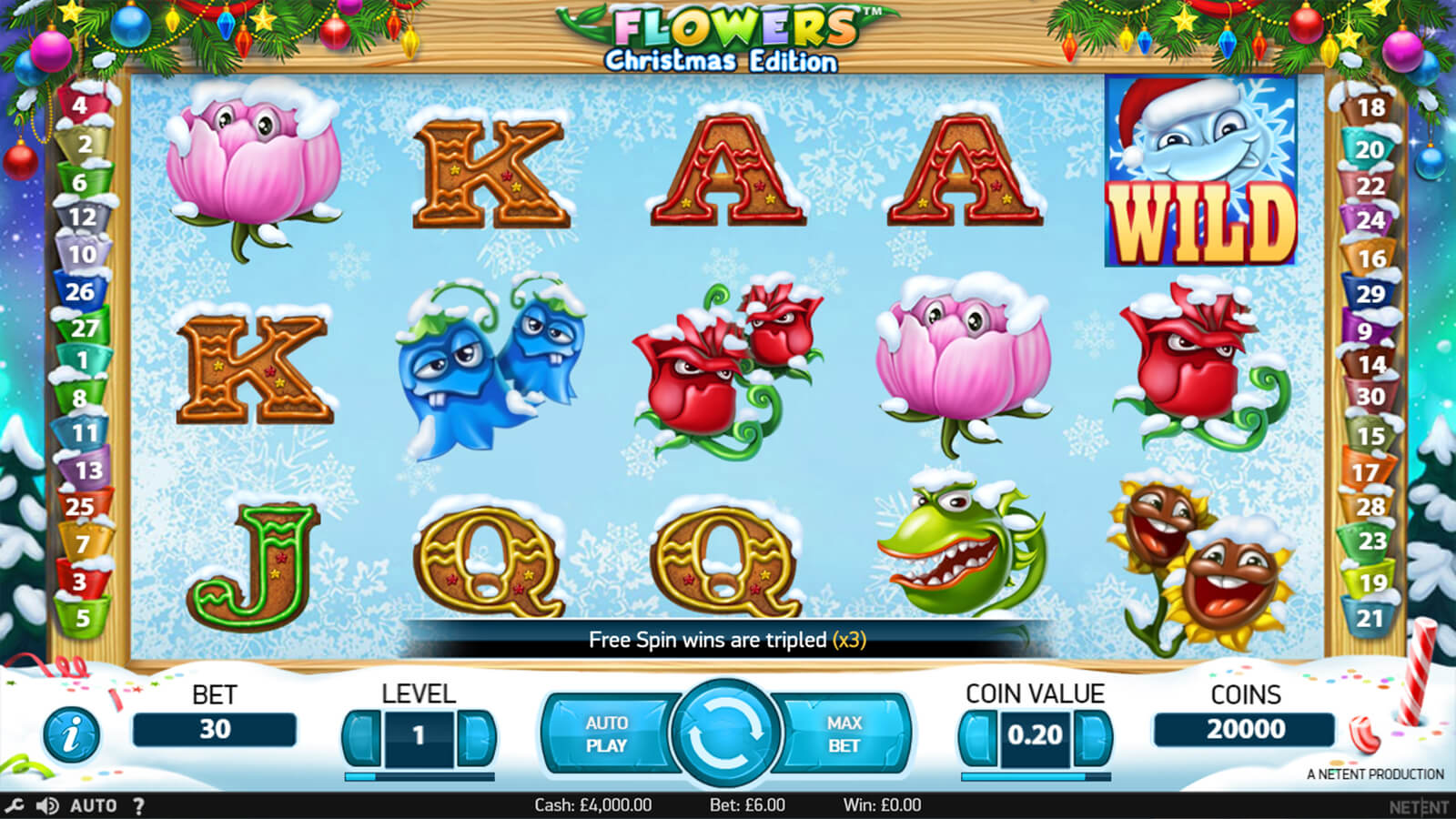Open the wrench settings menu
1456x819 pixels.
[x=15, y=805]
